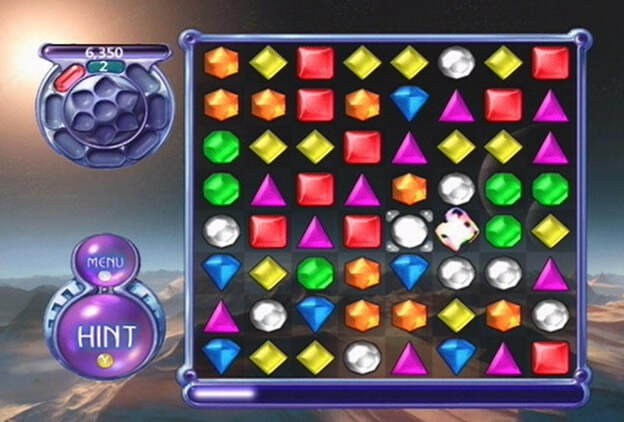Select the green gem right of the hypercube
The image size is (624, 422).
tap(503, 231)
